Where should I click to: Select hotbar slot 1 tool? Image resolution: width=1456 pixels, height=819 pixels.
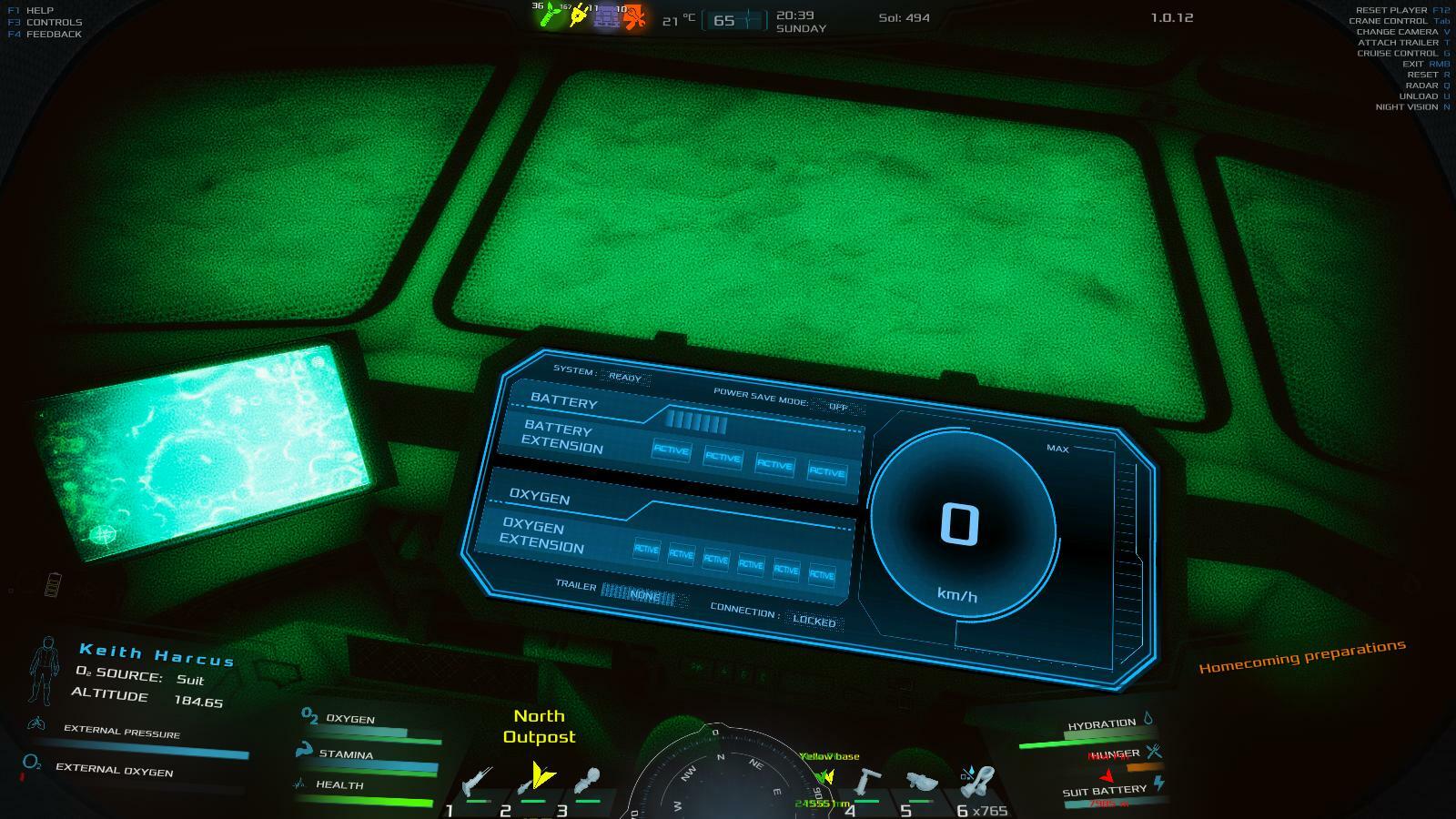[476, 784]
